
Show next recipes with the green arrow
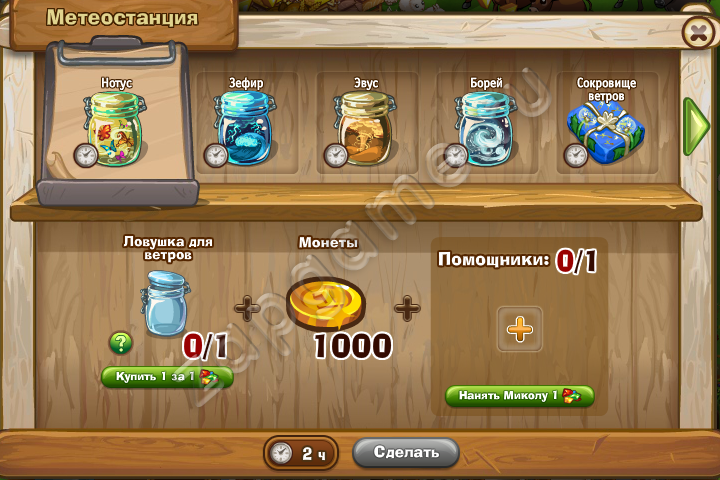695,126
